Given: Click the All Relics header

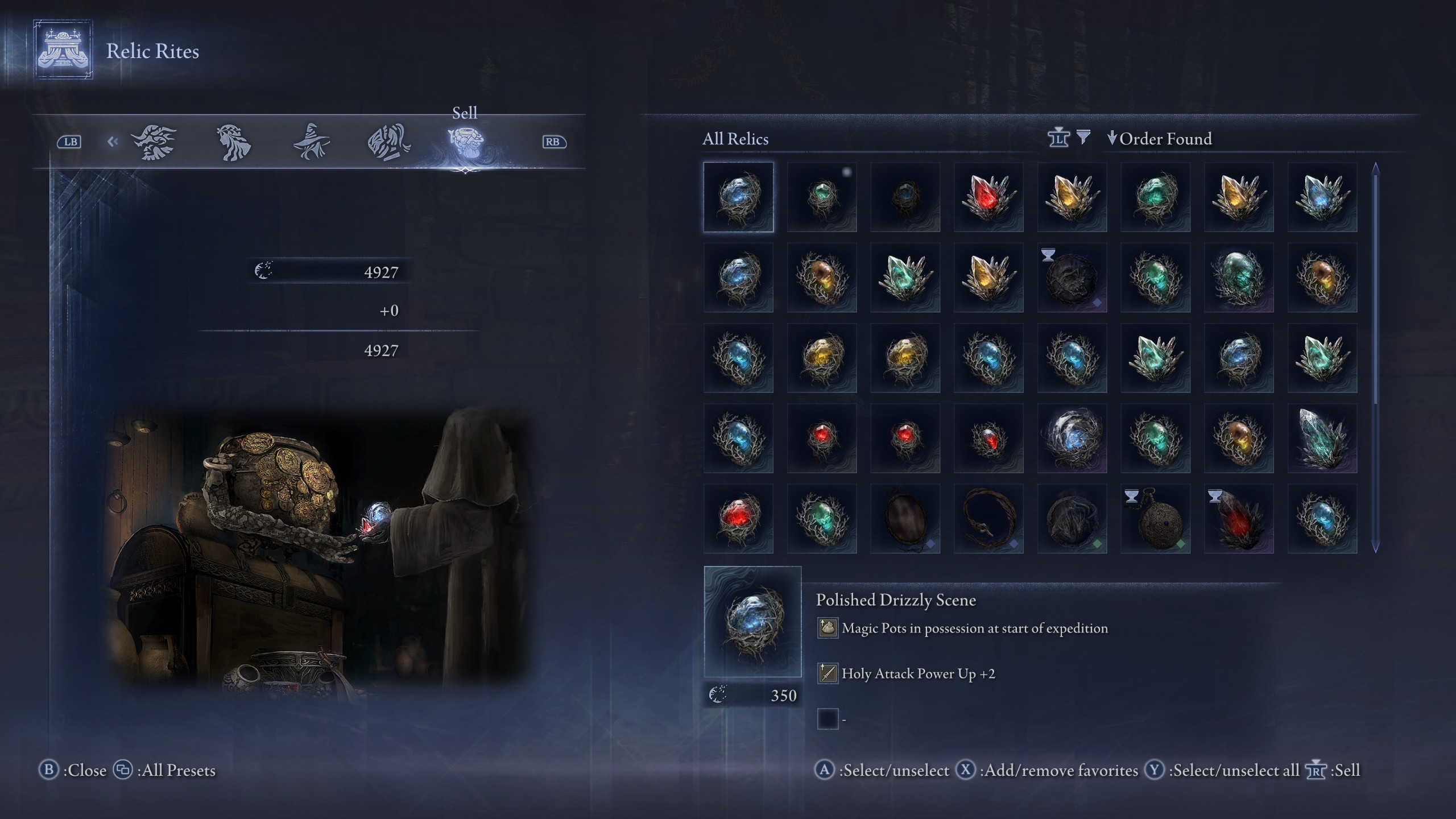Looking at the screenshot, I should point(734,140).
